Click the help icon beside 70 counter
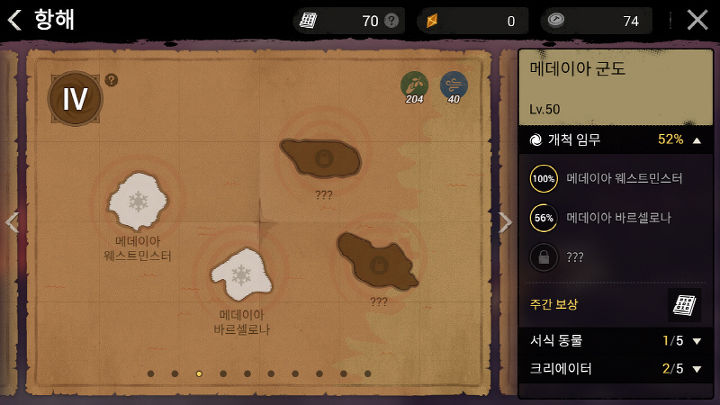The width and height of the screenshot is (720, 405). tap(391, 20)
